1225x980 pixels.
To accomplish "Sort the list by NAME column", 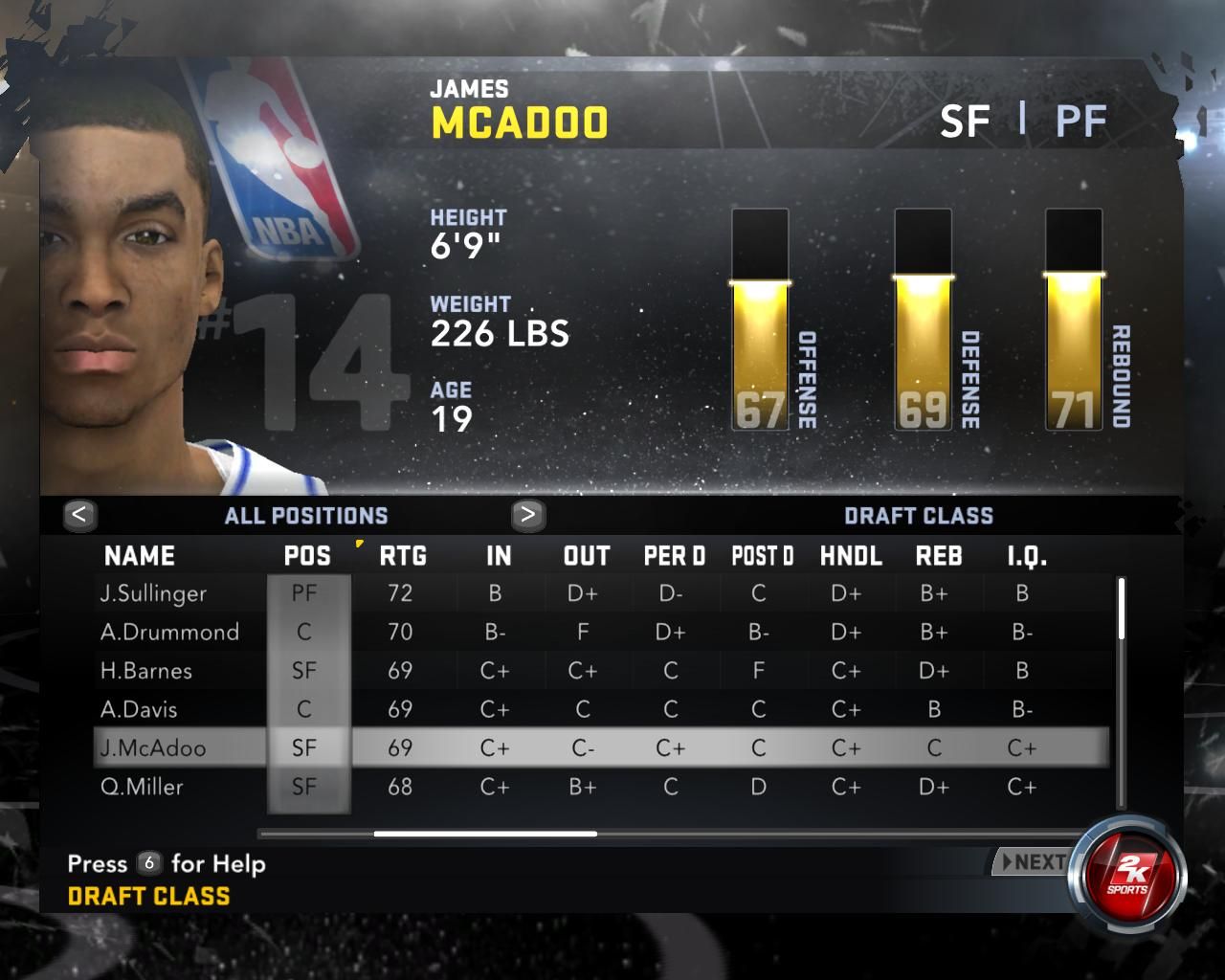I will pos(140,556).
